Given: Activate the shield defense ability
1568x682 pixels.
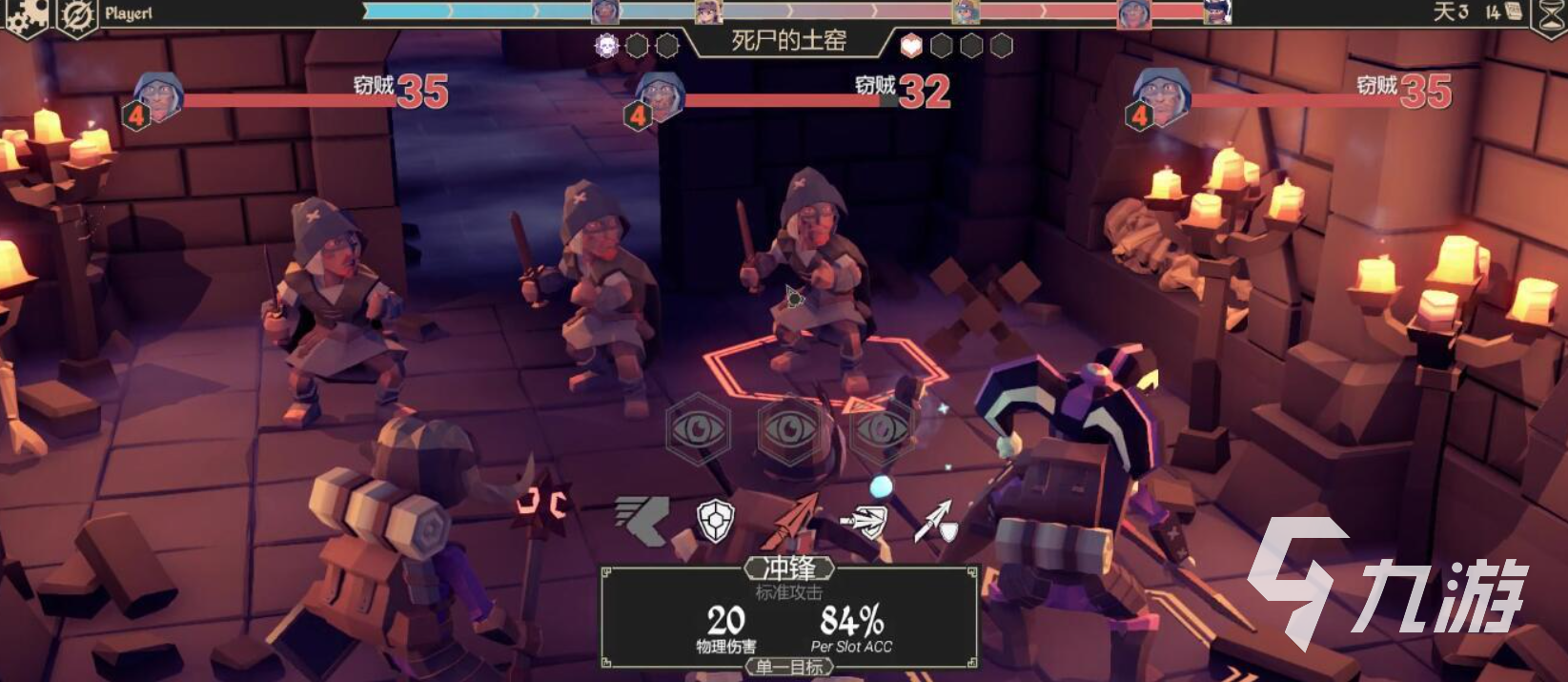Looking at the screenshot, I should 717,520.
